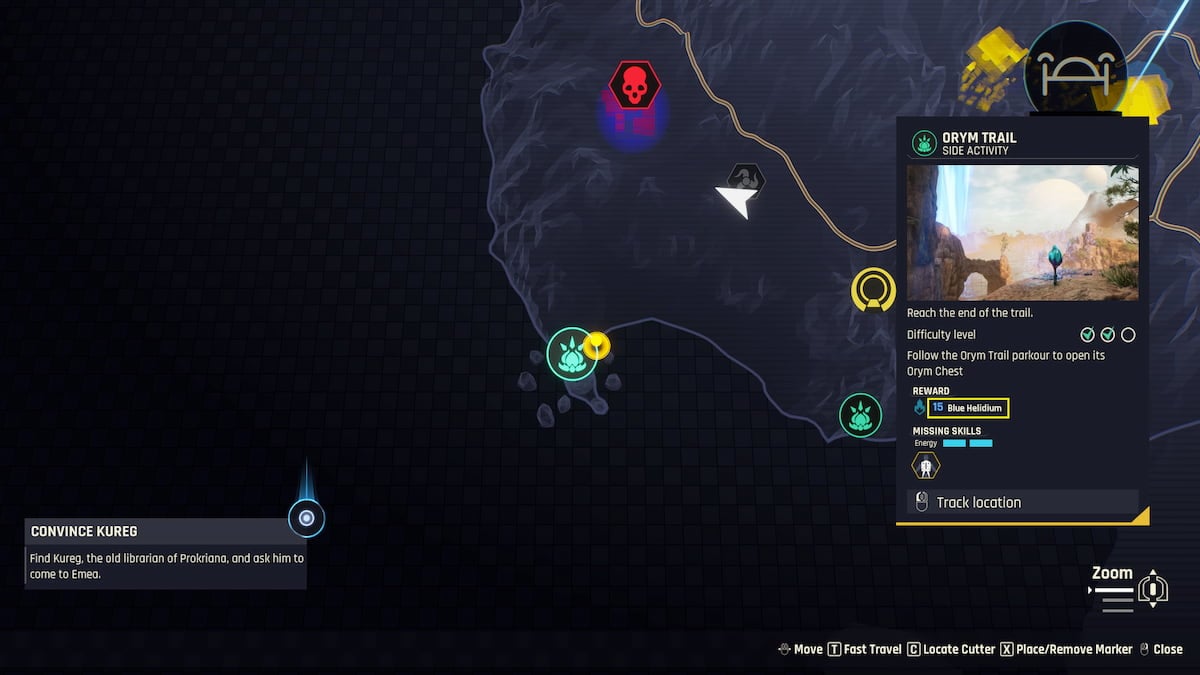
Task: Select Place/Remove Marker option
Action: pyautogui.click(x=1066, y=649)
